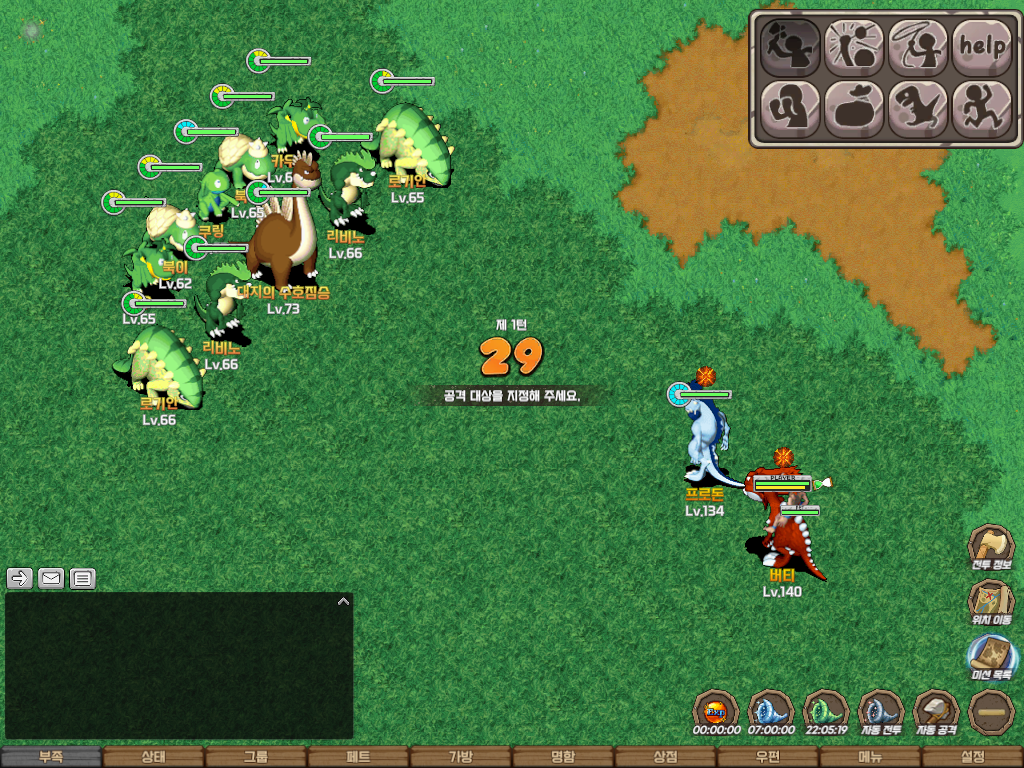Select the guard stance command

click(x=791, y=107)
